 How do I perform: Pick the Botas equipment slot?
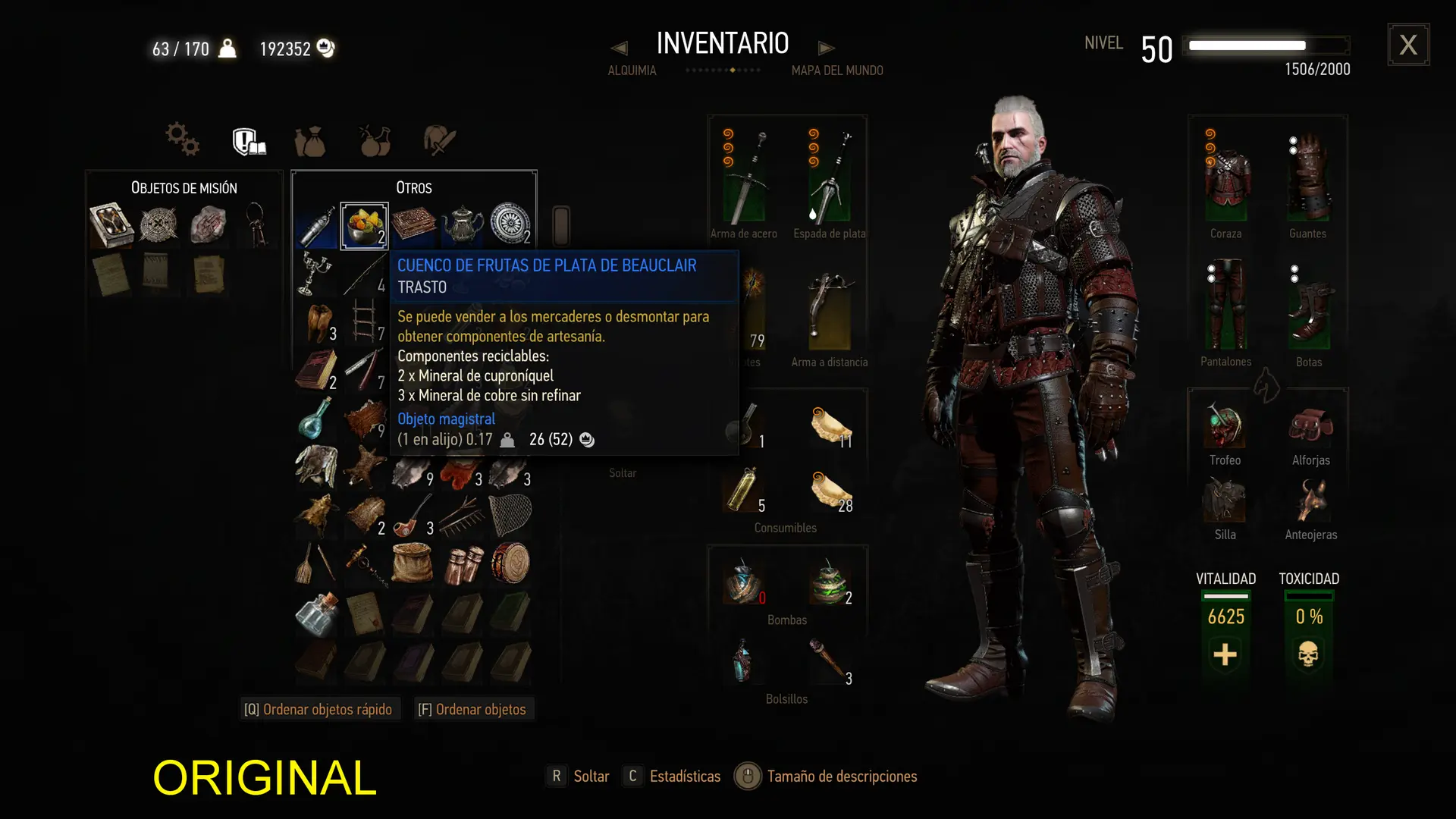click(x=1309, y=309)
